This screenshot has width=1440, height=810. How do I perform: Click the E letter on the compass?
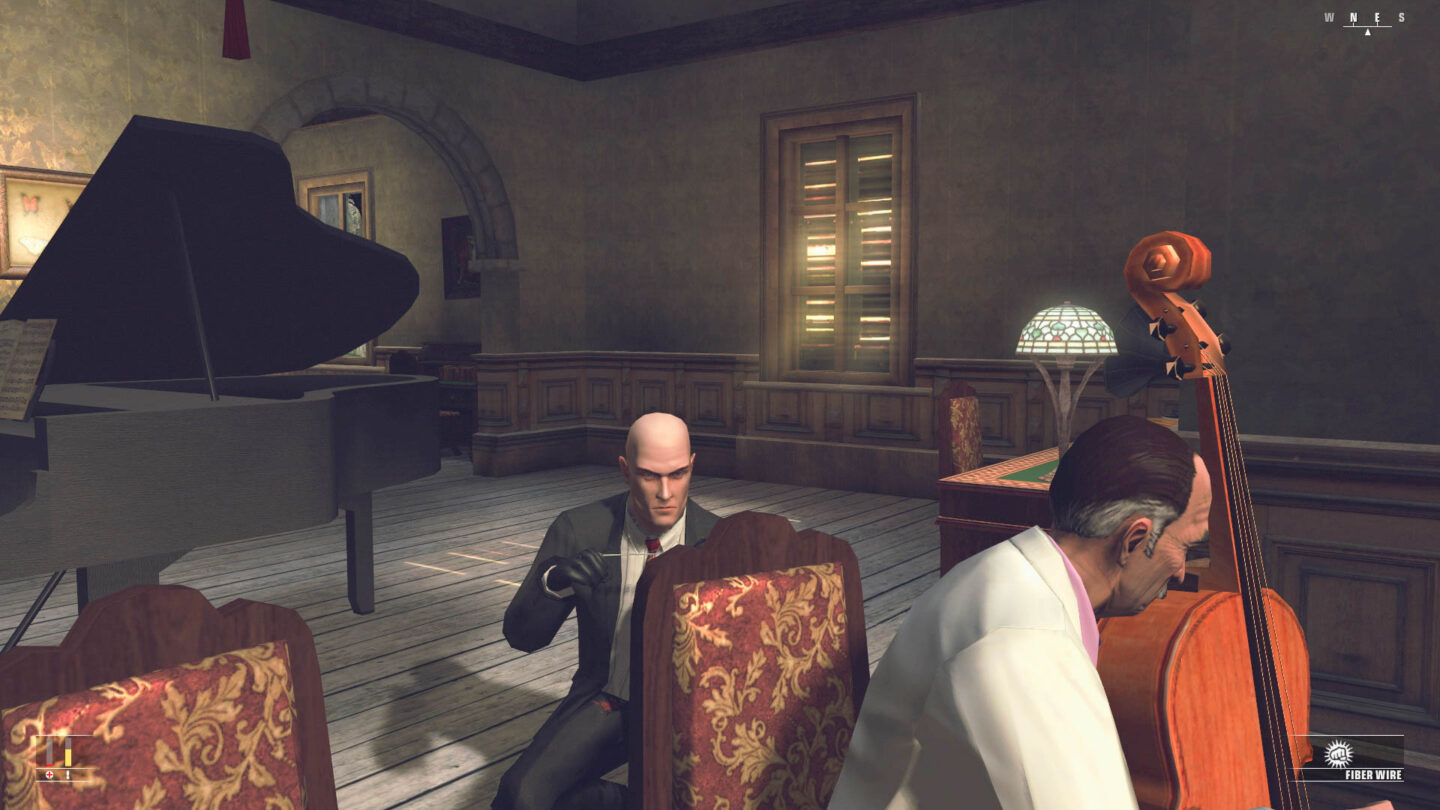click(x=1378, y=17)
